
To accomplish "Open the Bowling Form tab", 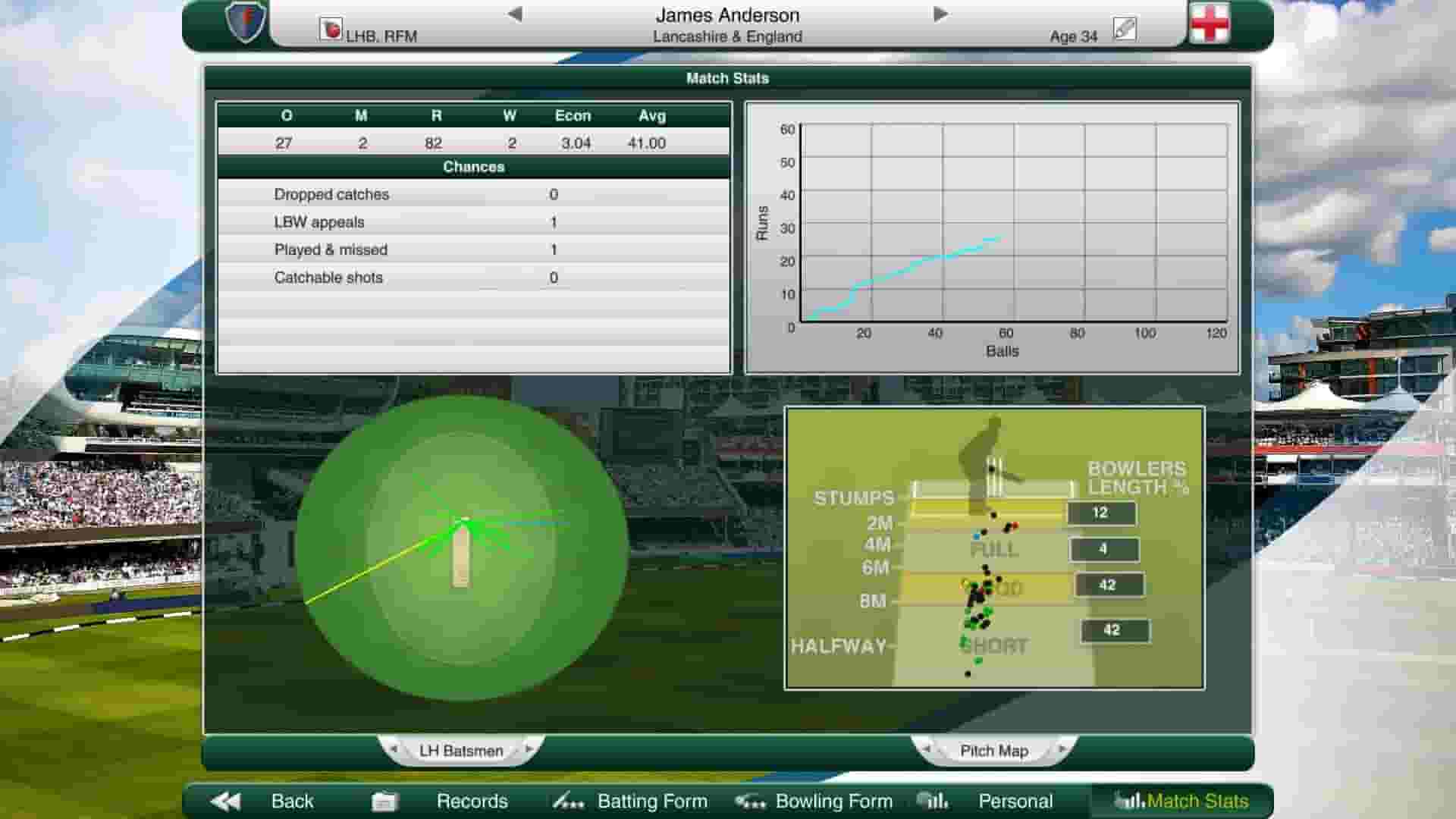I will pos(831,801).
